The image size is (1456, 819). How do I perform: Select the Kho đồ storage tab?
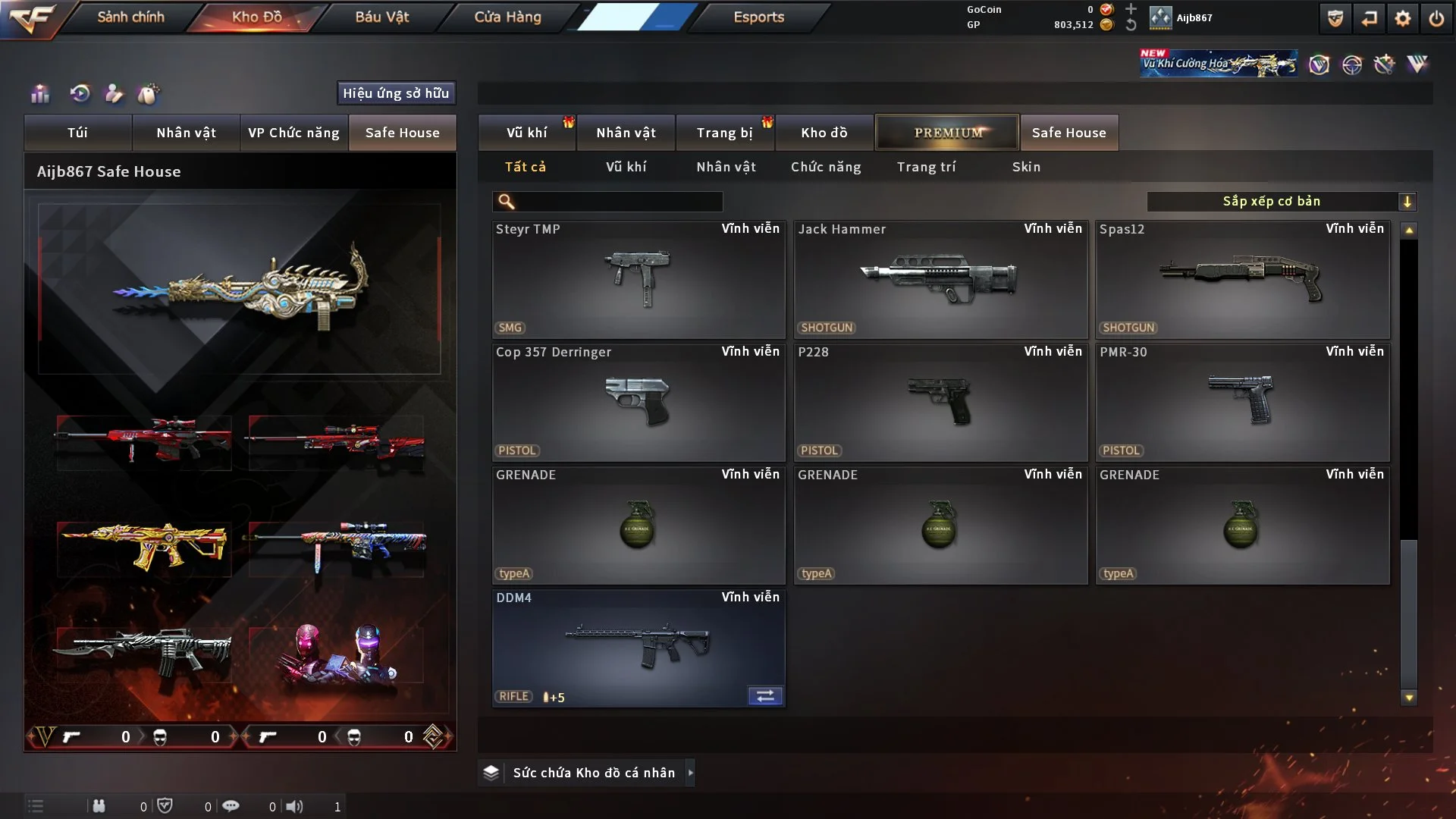coord(824,133)
